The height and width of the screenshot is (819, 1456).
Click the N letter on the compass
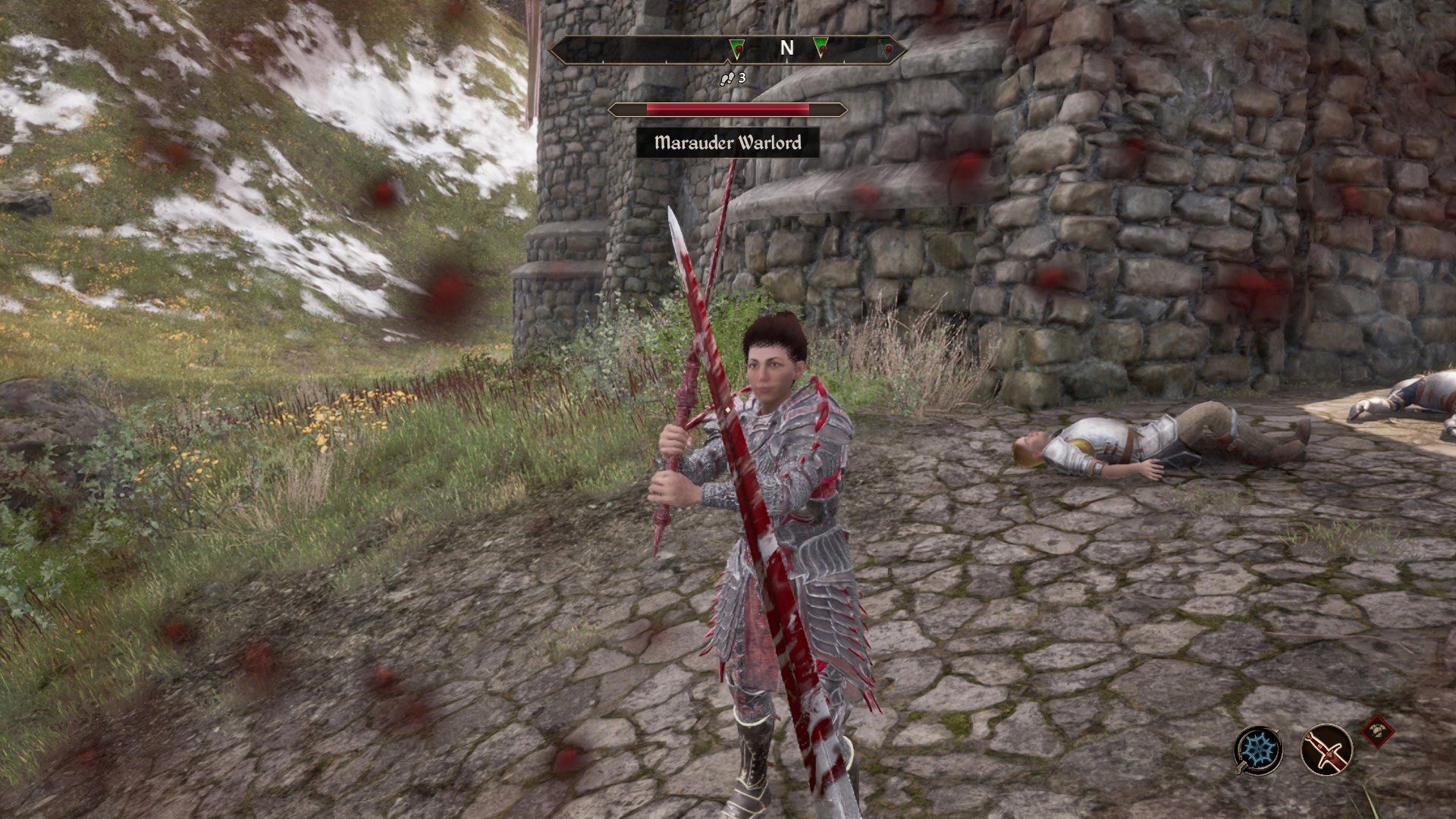pyautogui.click(x=786, y=47)
